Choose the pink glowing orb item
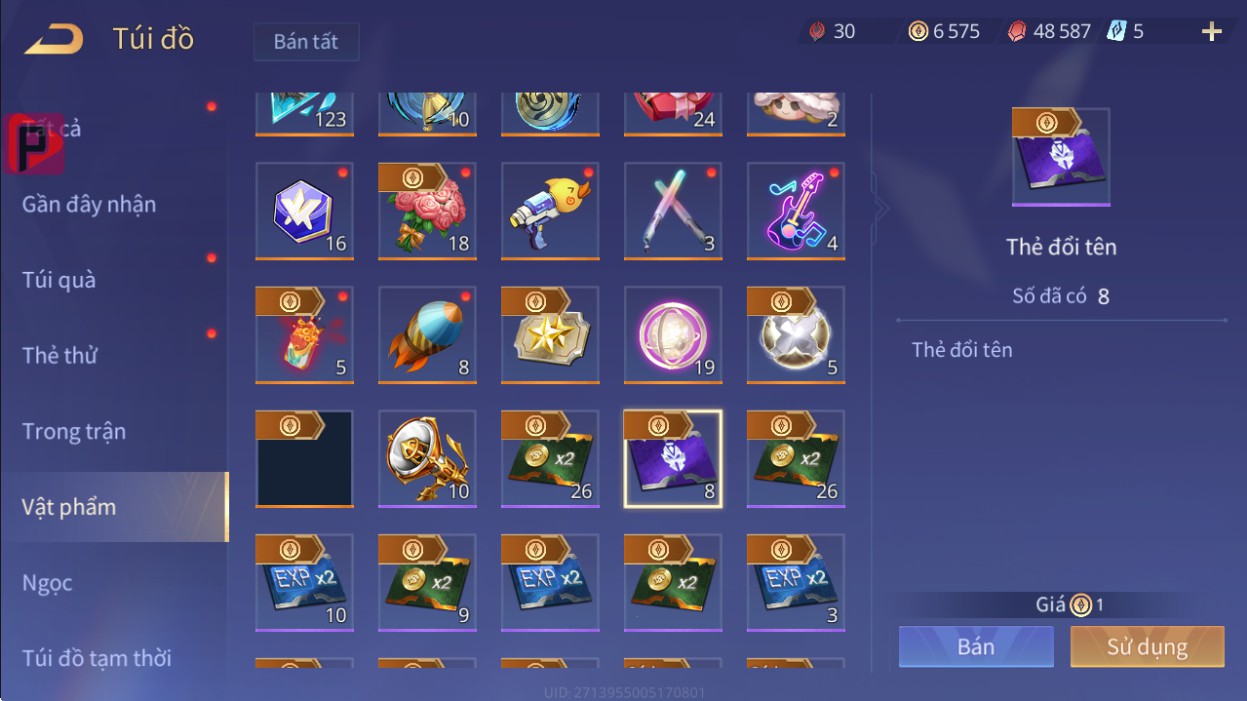The width and height of the screenshot is (1247, 701). [x=672, y=335]
